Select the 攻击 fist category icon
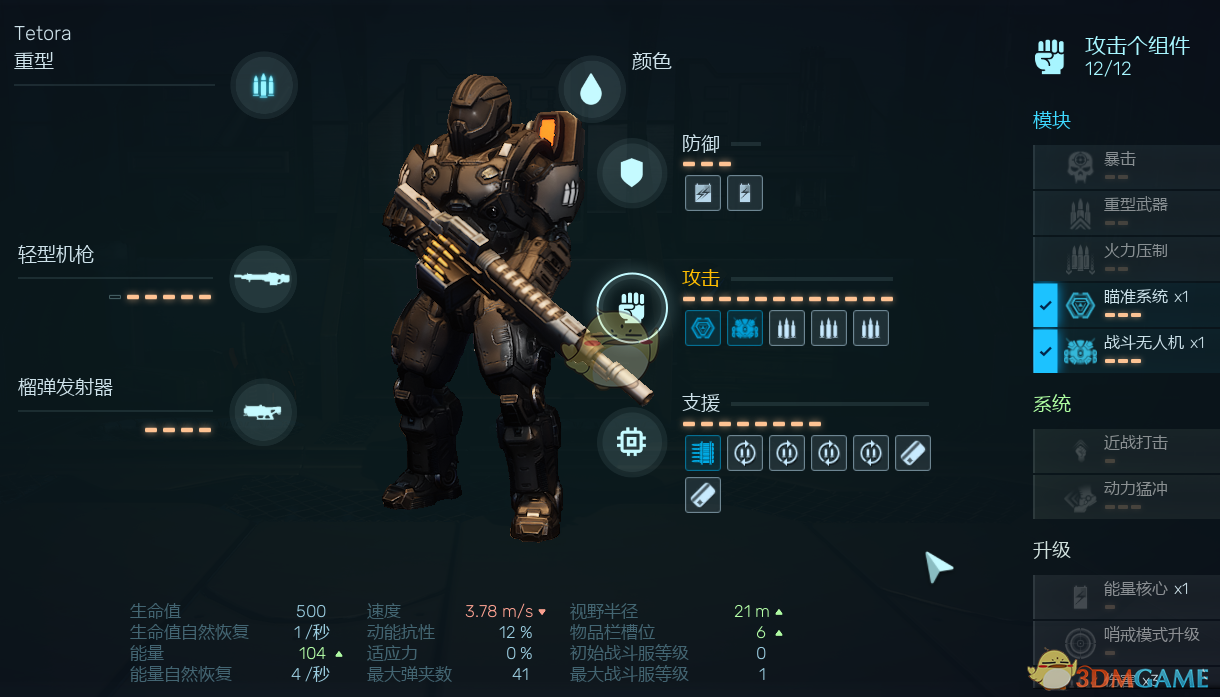Screen dimensions: 1220x697 tap(631, 307)
